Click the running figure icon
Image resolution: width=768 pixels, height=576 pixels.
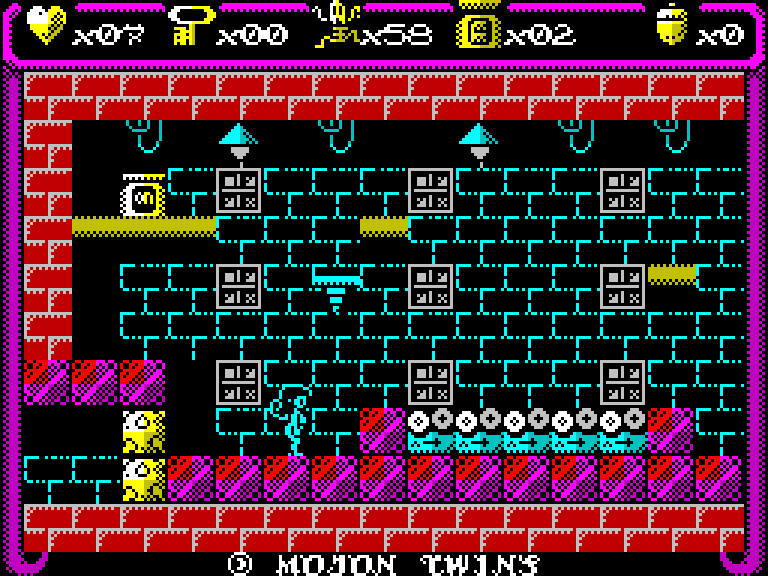click(x=335, y=26)
